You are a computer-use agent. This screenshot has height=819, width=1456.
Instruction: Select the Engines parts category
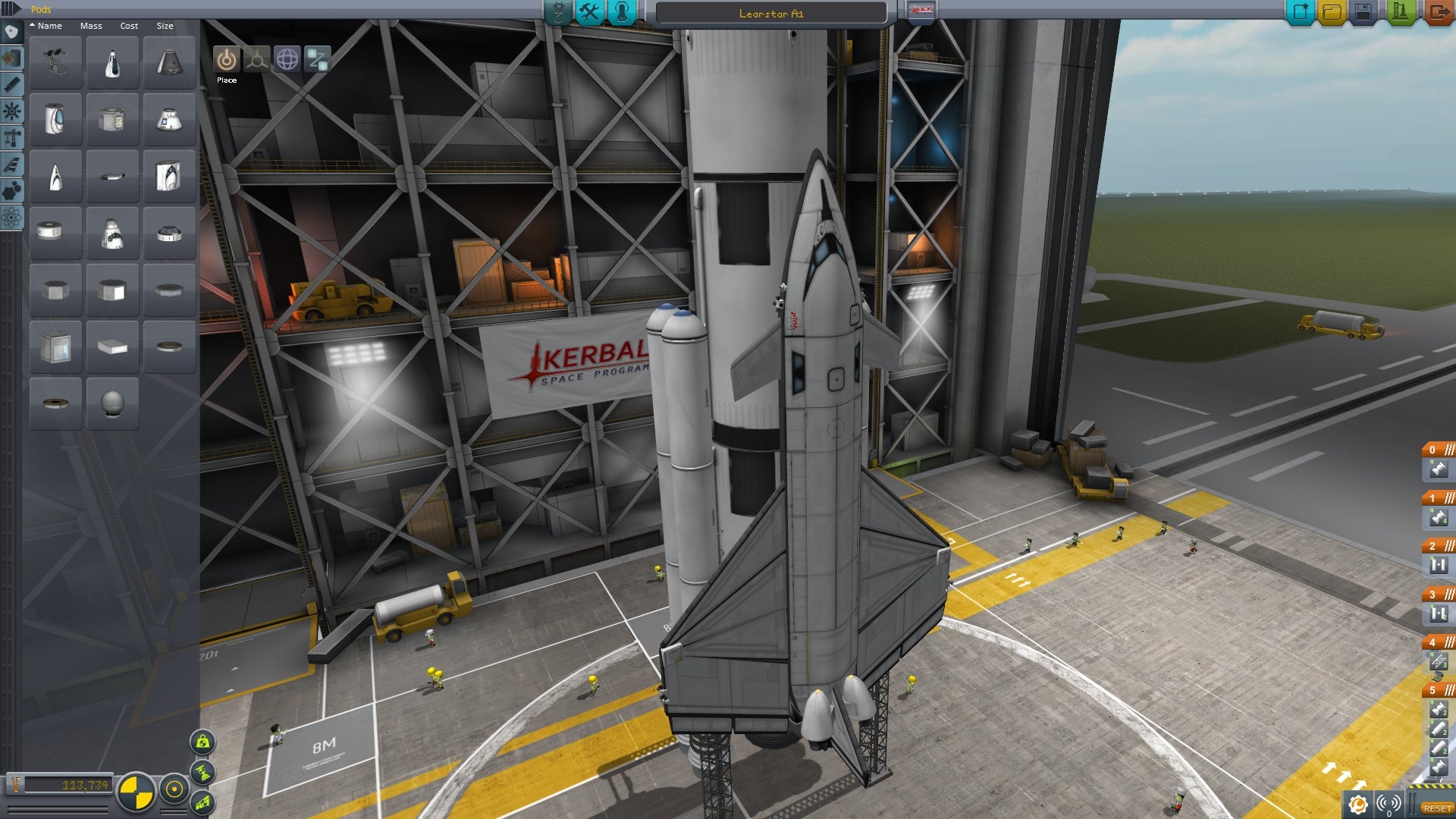pos(11,83)
